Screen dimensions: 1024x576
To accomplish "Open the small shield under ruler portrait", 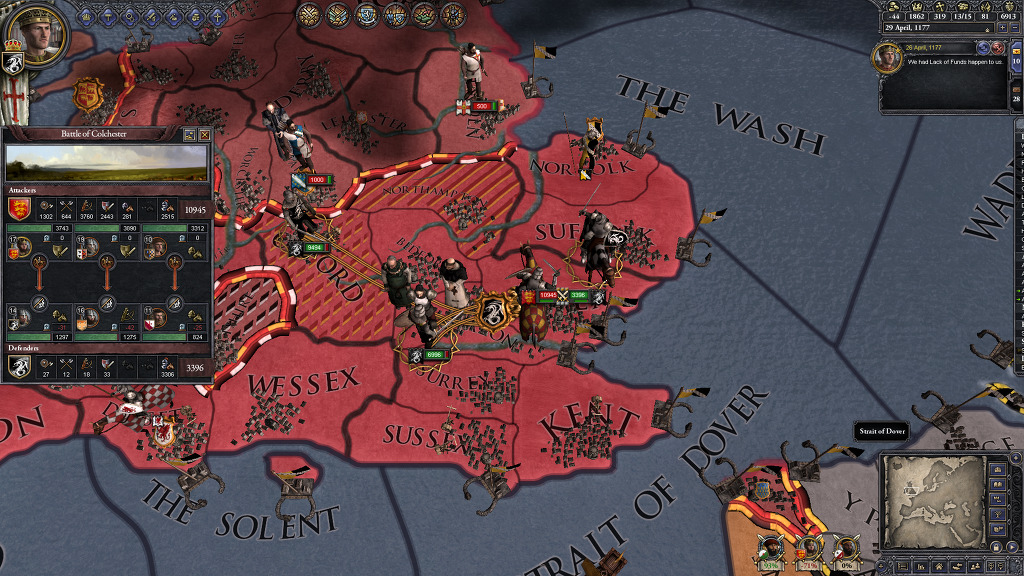I will coord(15,64).
